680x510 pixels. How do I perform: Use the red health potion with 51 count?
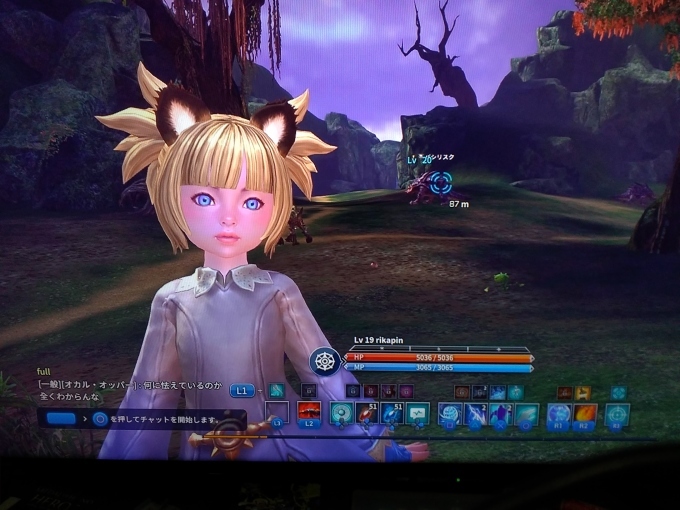tap(367, 412)
